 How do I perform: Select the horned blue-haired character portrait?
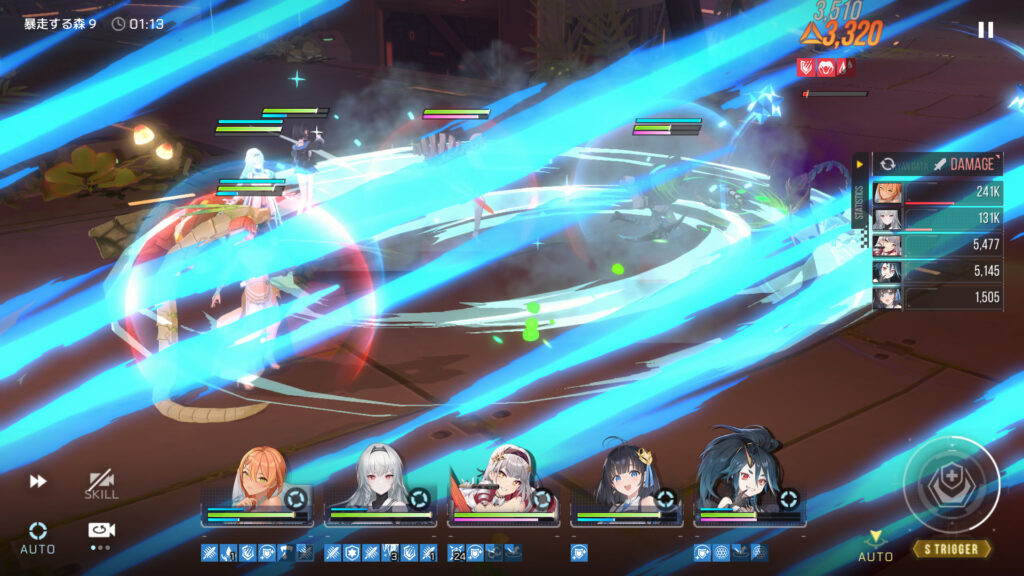(750, 482)
